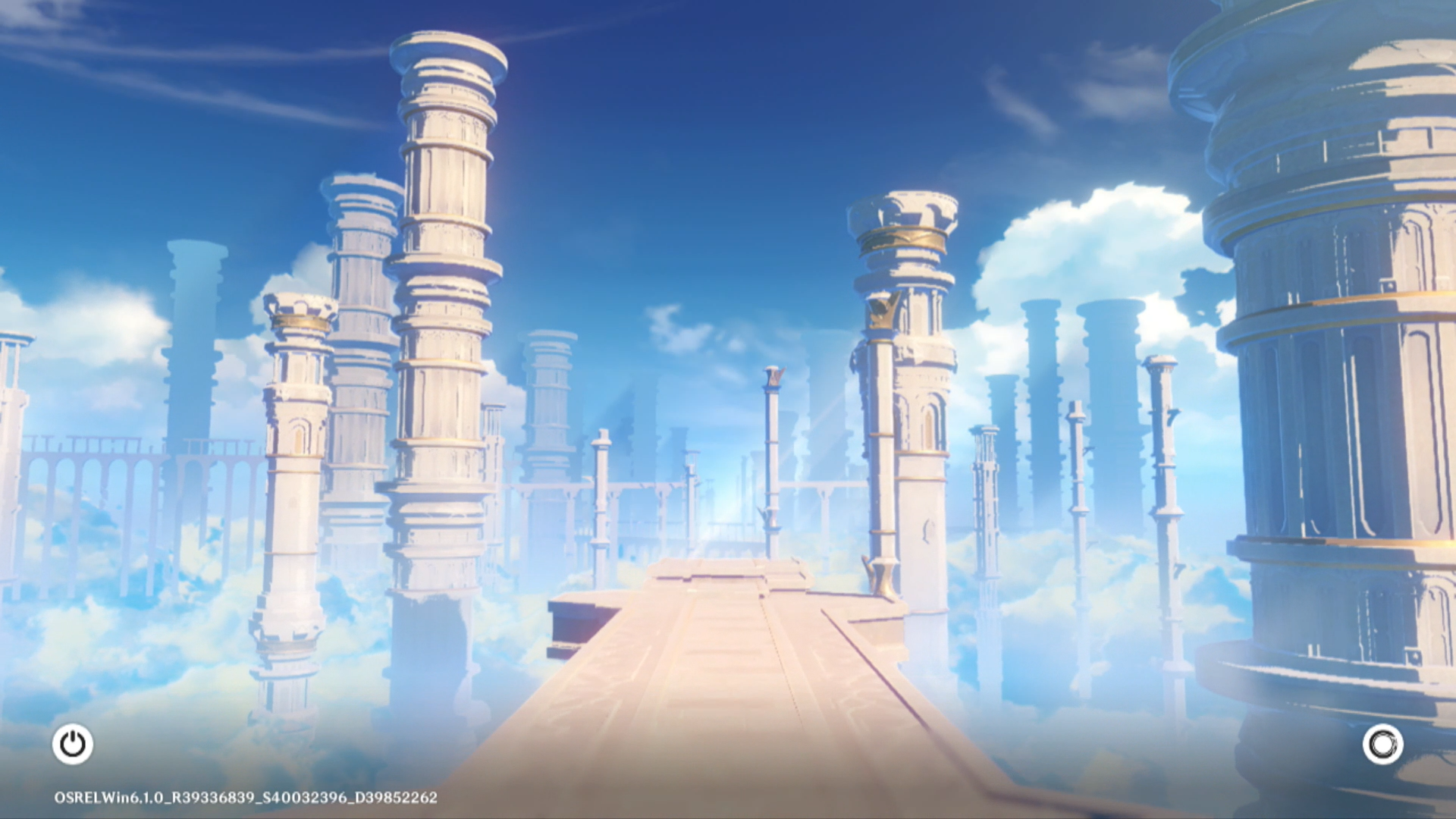Click the power exit button

pyautogui.click(x=73, y=744)
